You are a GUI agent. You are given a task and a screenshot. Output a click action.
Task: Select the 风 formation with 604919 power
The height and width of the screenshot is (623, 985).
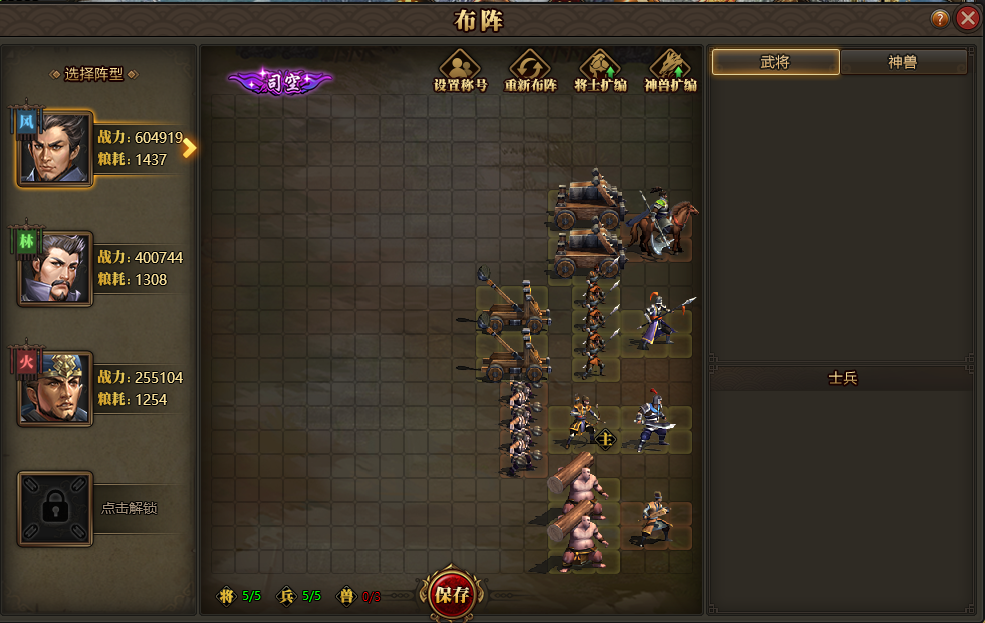(55, 148)
